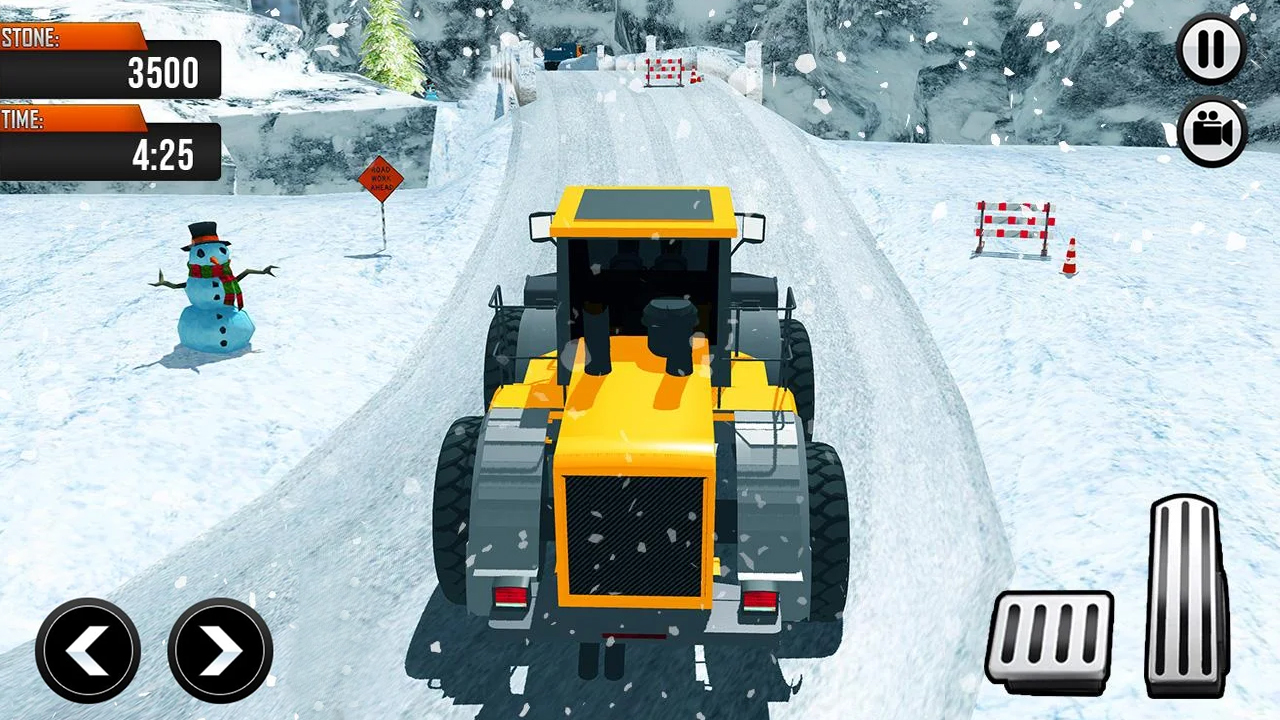Steer right with the right arrow control

point(219,650)
